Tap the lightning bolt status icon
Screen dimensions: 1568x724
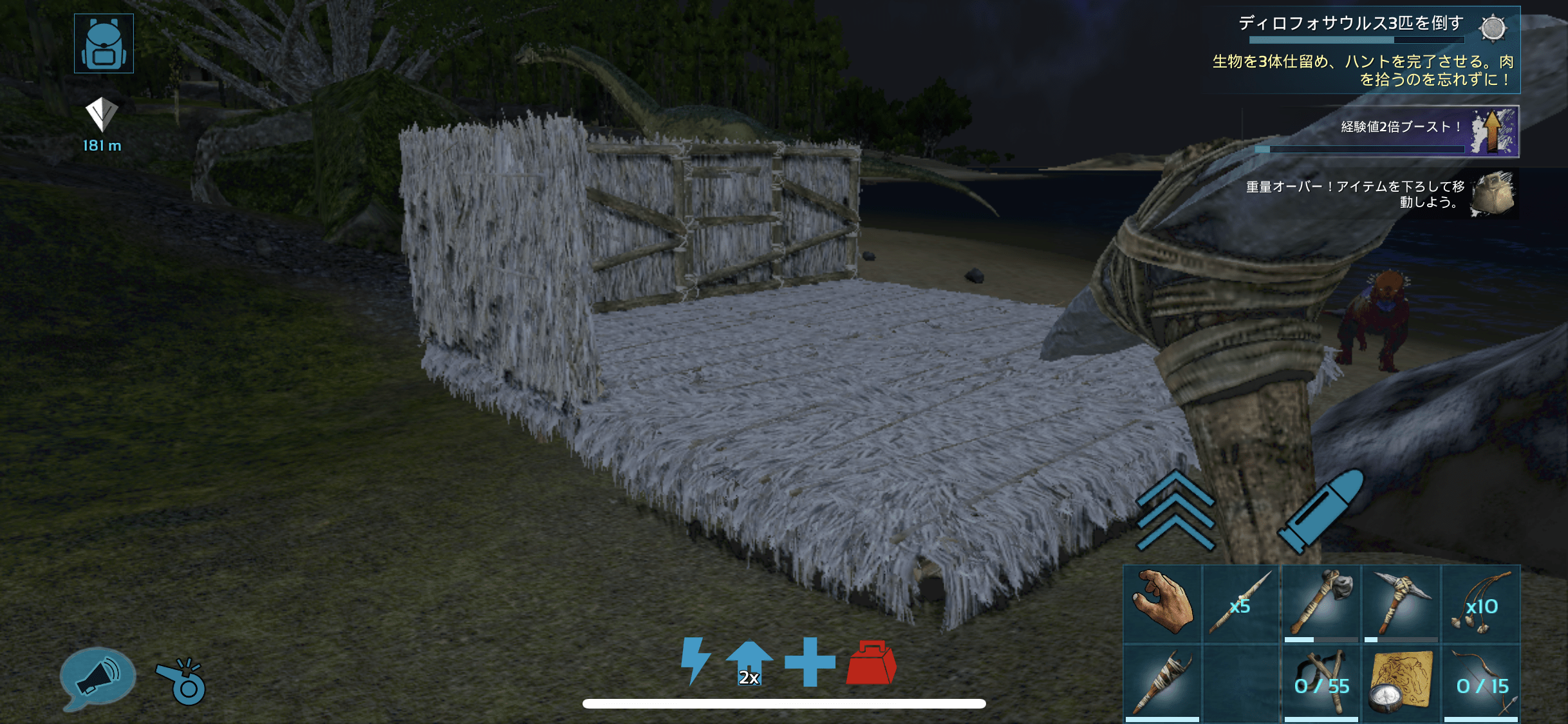(x=695, y=660)
